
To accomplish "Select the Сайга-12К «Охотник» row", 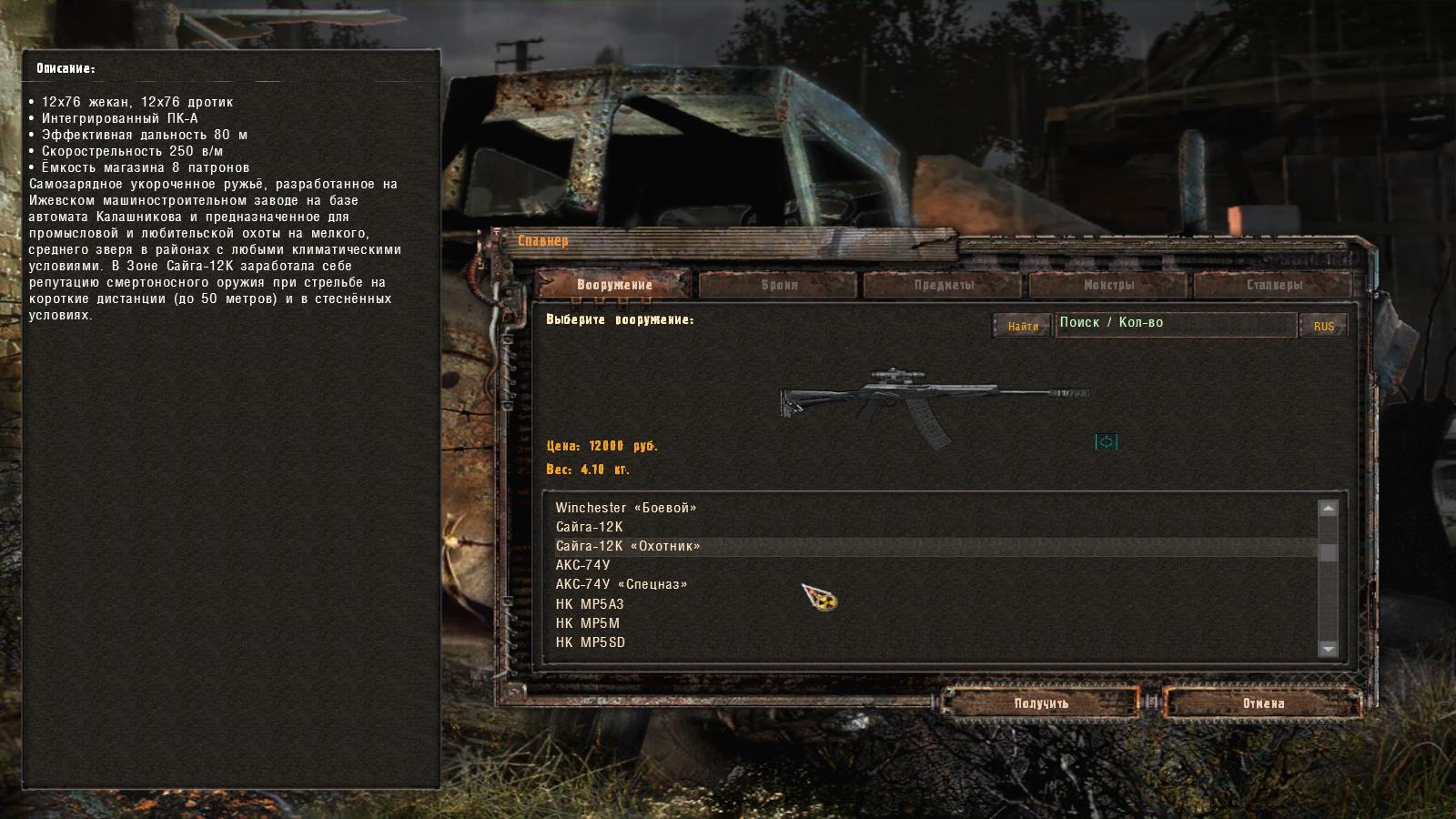I will [x=628, y=546].
